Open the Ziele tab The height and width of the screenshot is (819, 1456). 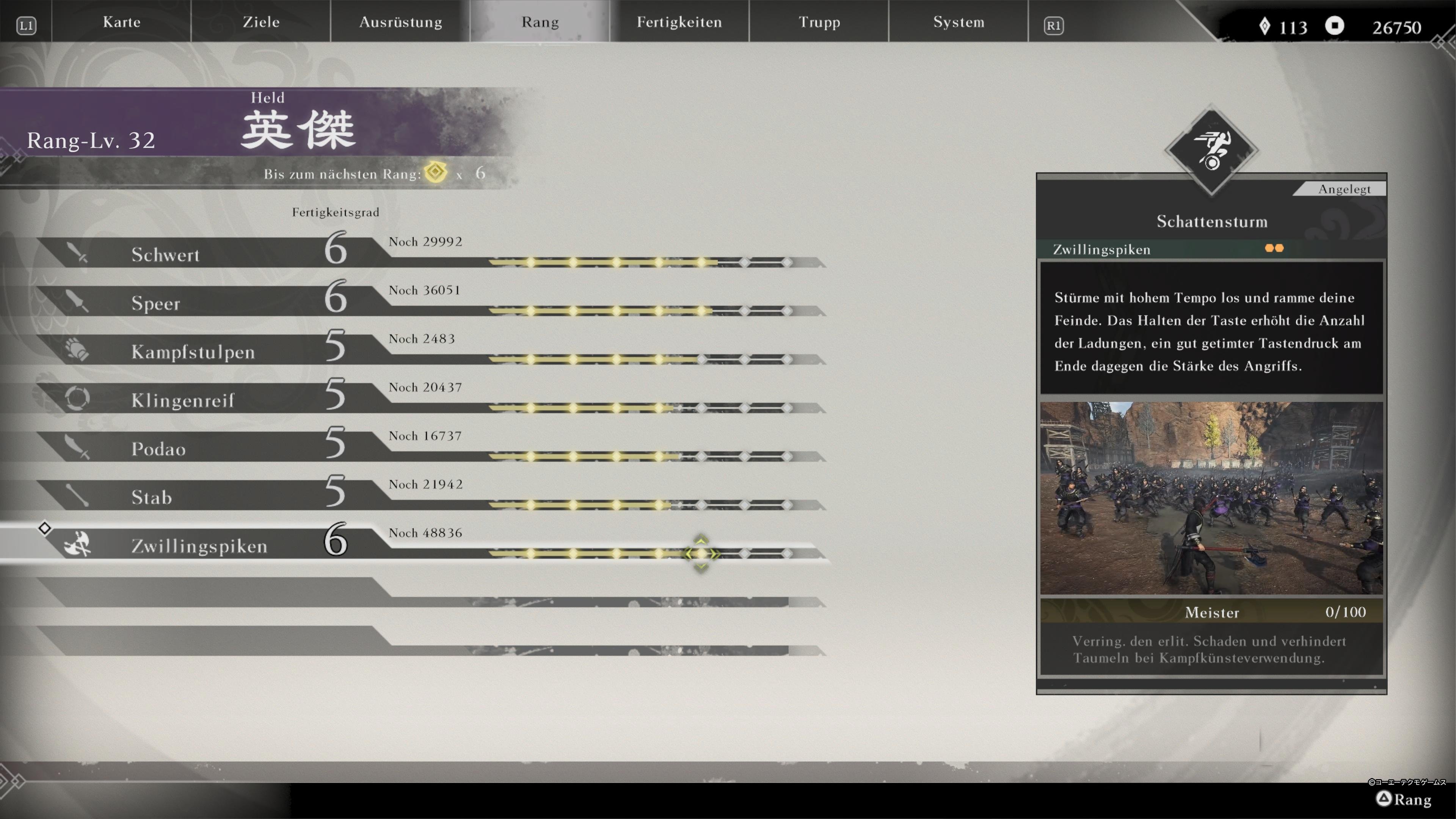click(261, 22)
